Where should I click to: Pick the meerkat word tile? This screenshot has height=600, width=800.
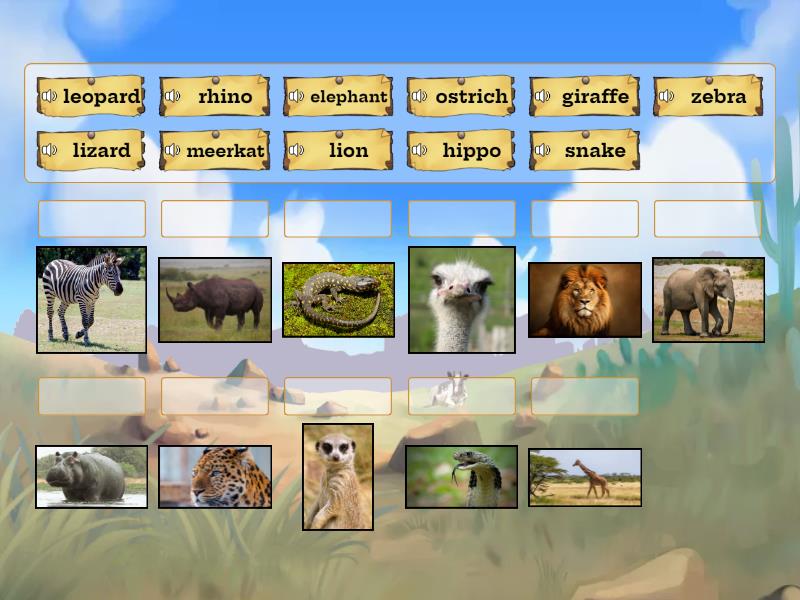click(224, 151)
